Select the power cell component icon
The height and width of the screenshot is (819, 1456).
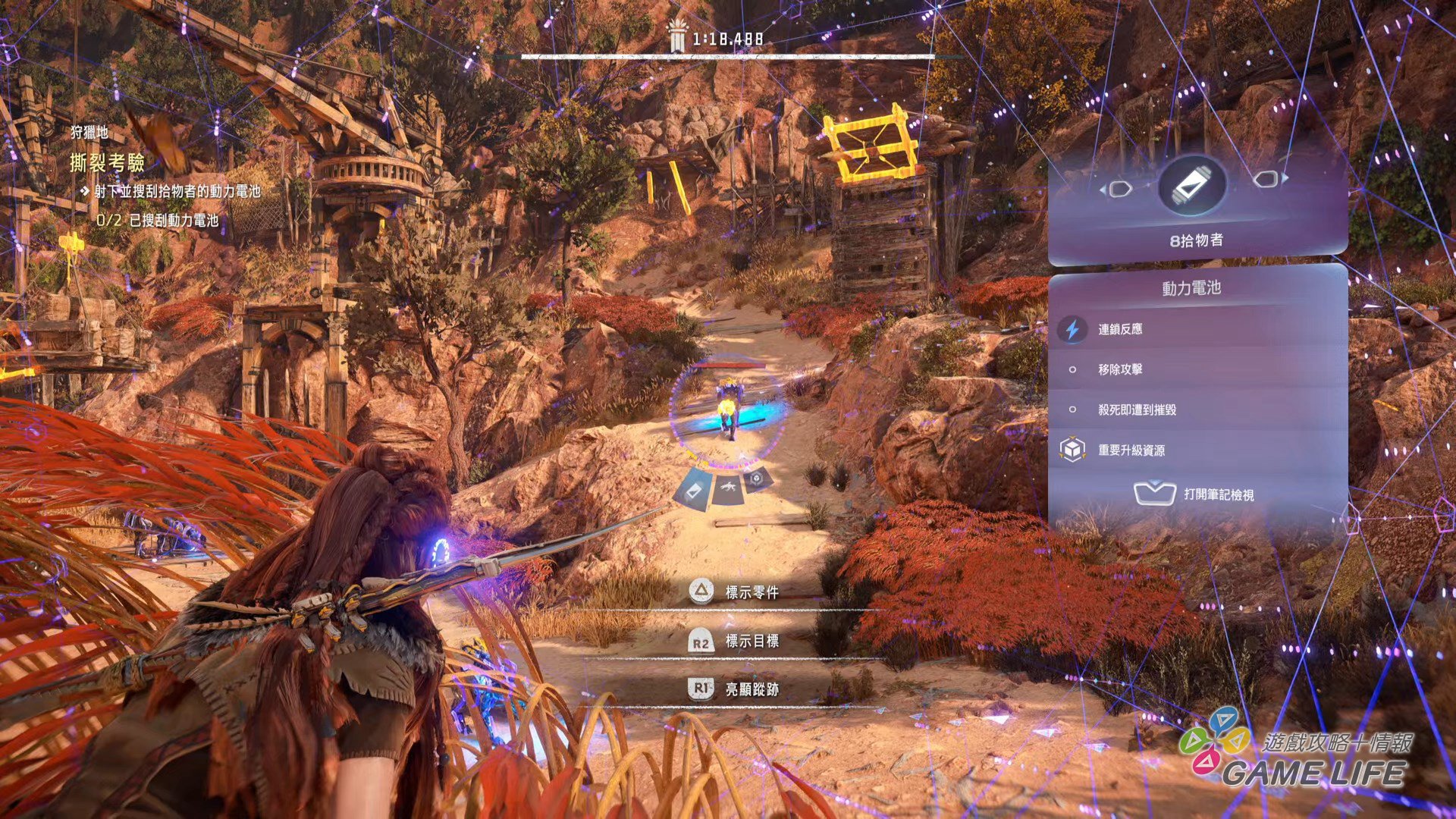click(1192, 184)
